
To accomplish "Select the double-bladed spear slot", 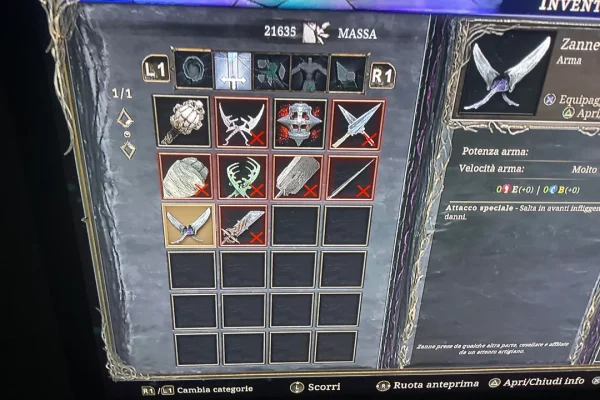I will point(357,123).
